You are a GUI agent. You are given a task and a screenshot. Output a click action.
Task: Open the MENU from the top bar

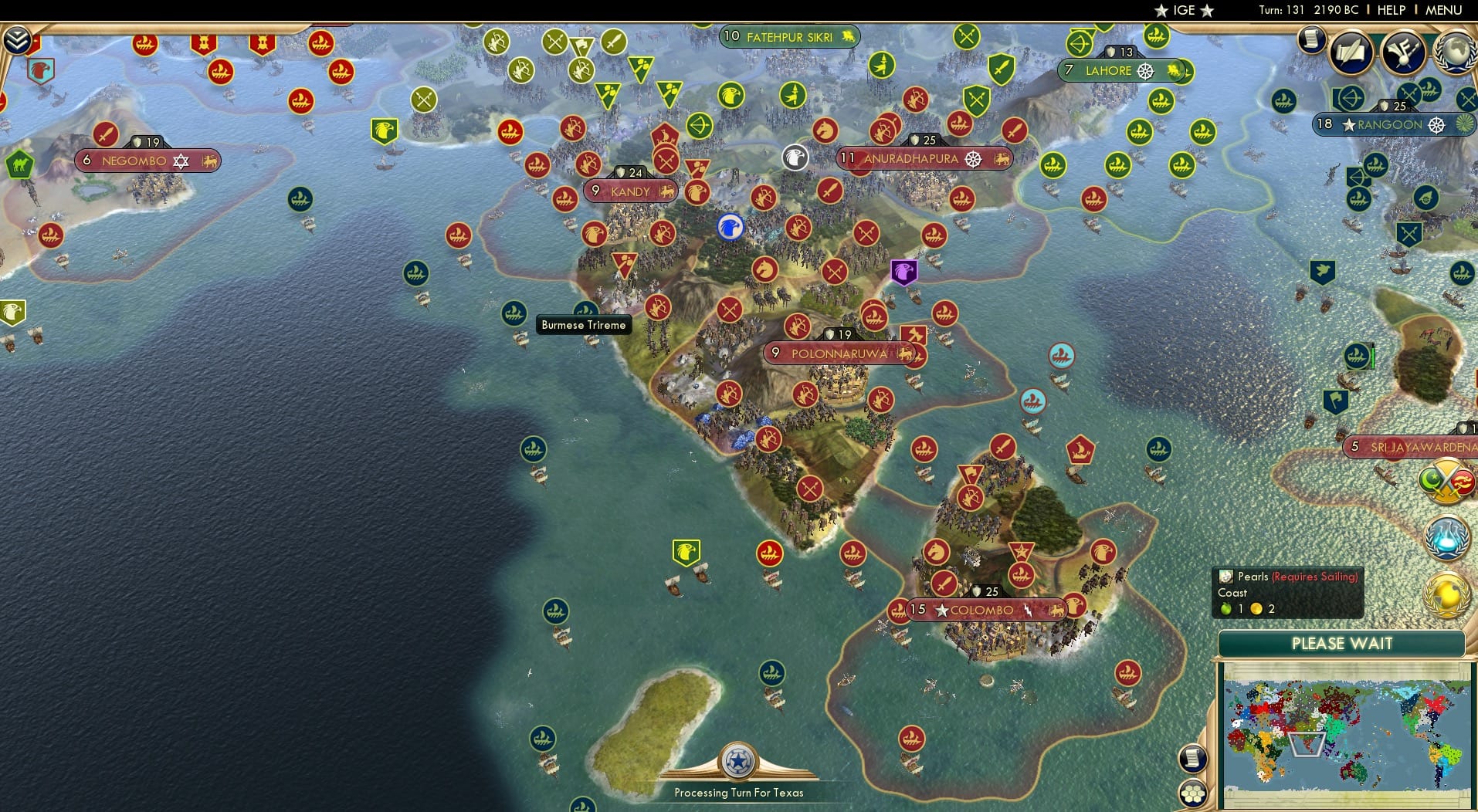[x=1446, y=11]
